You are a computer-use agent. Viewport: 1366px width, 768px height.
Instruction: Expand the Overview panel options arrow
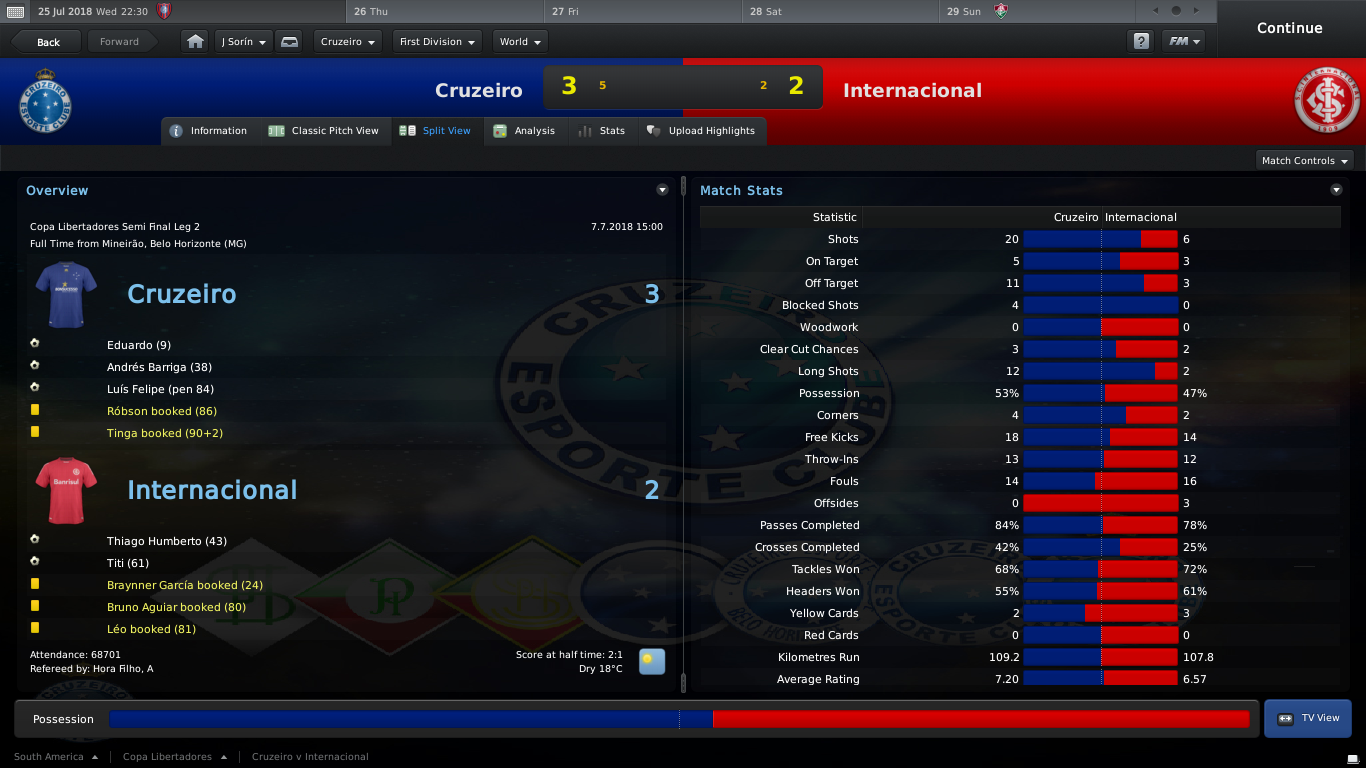[x=662, y=190]
